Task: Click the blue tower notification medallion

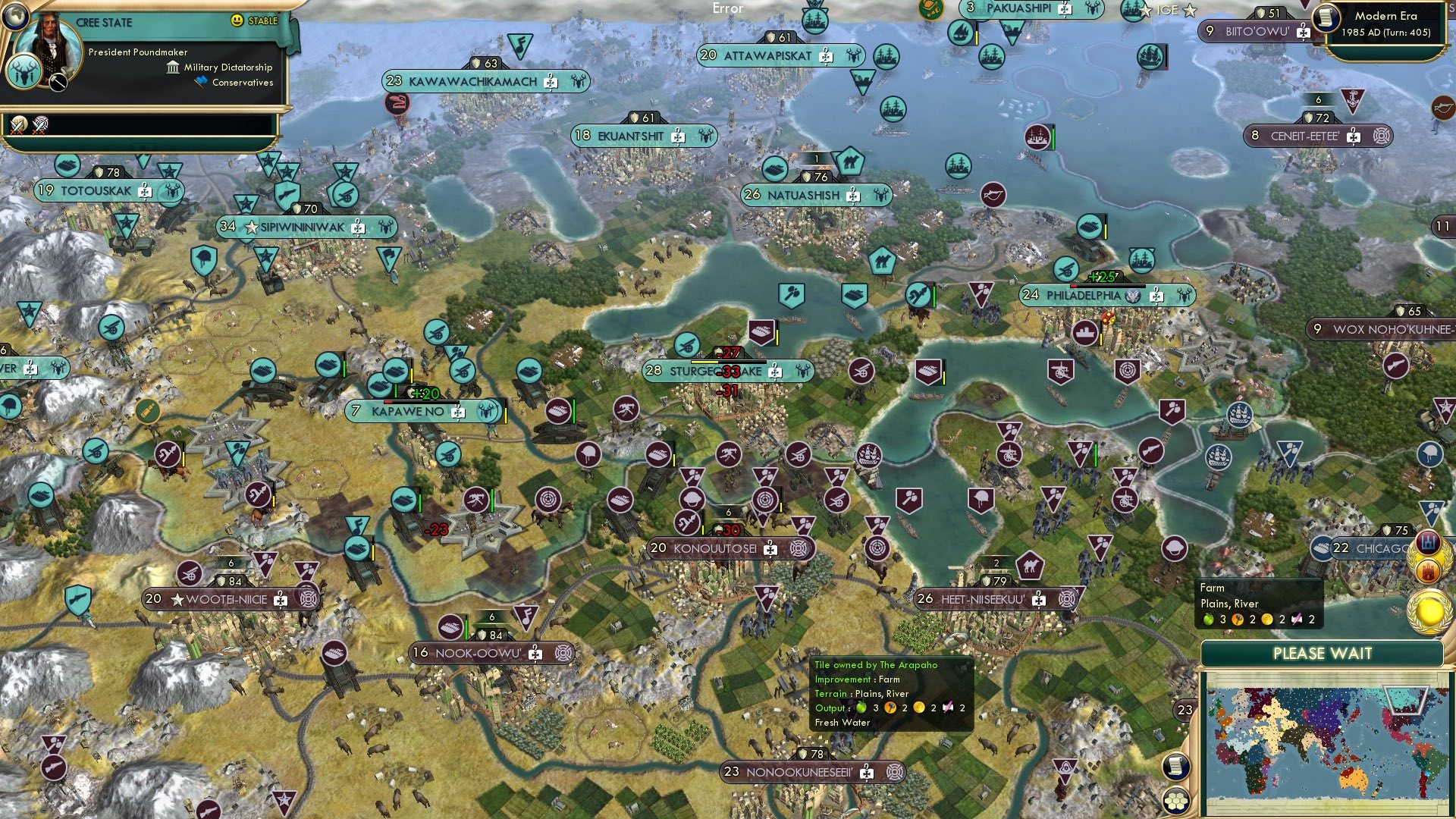Action: pos(1429,543)
